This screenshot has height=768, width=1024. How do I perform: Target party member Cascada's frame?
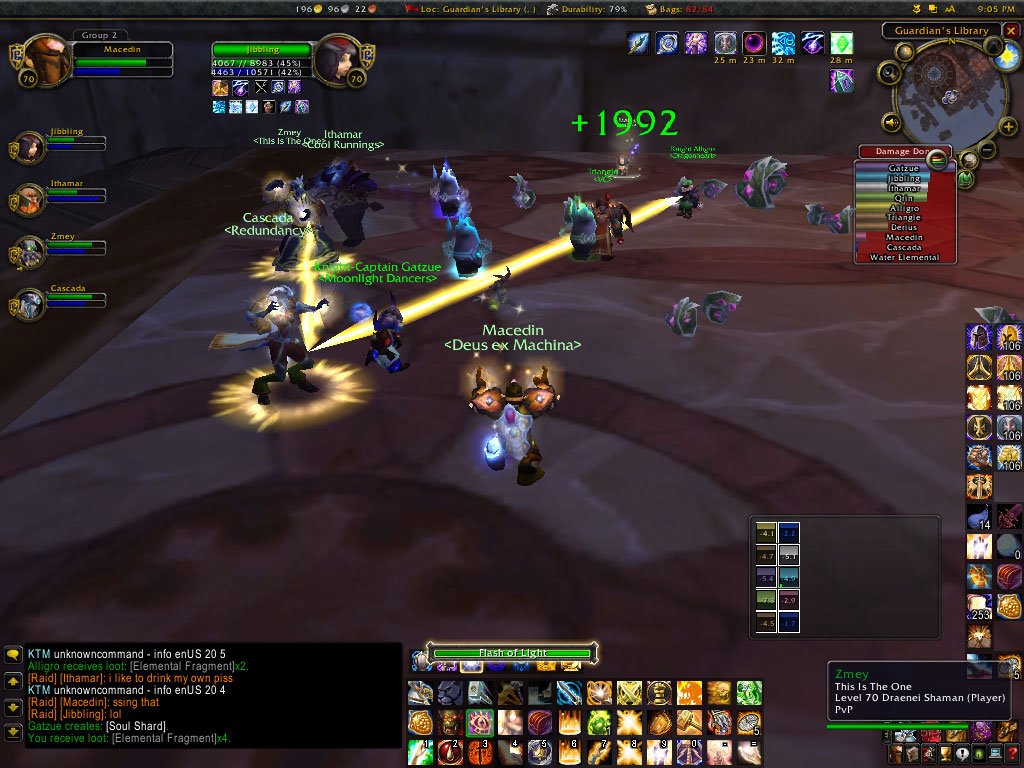pos(28,303)
